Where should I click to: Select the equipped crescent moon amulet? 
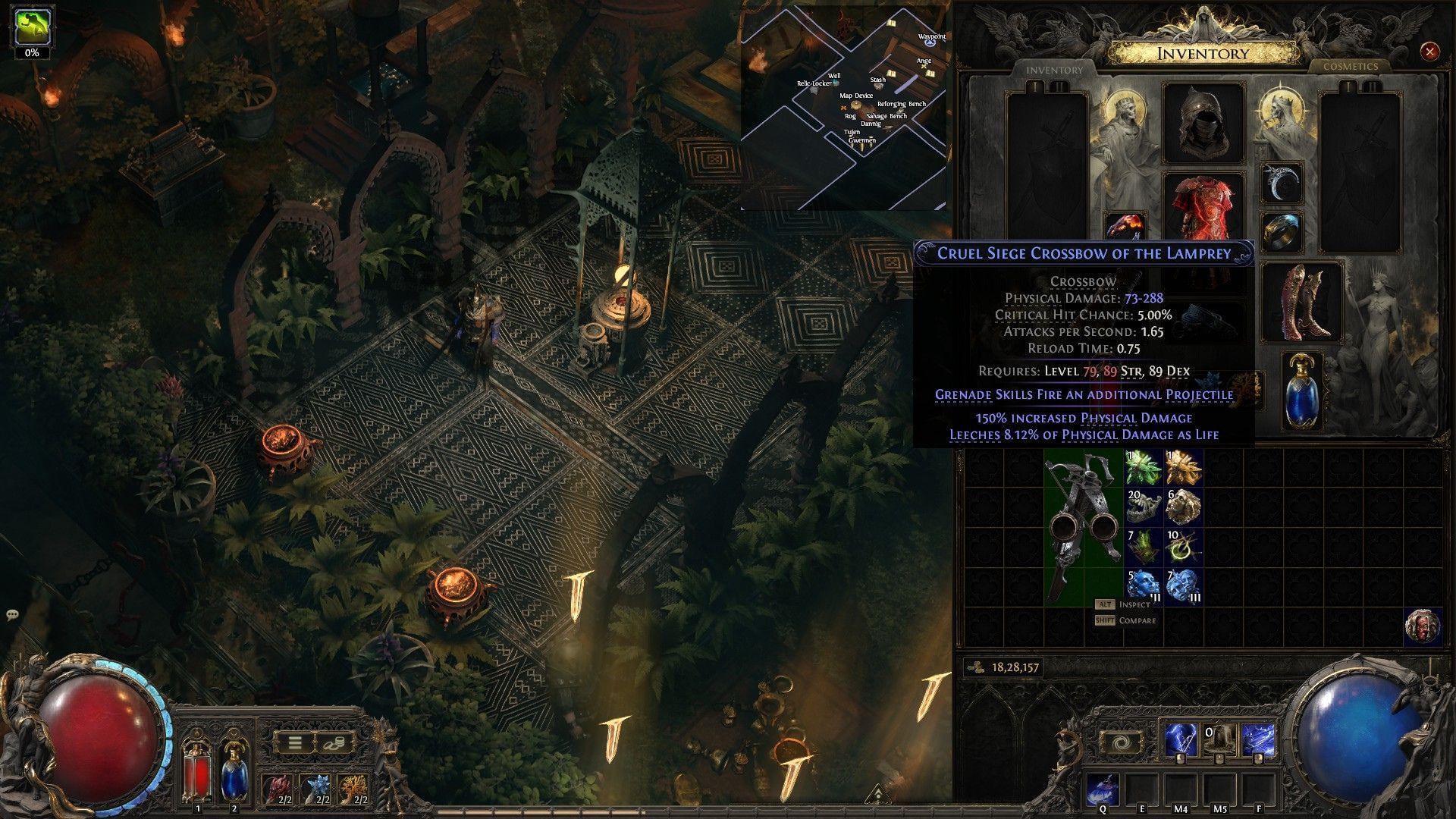pyautogui.click(x=1282, y=183)
